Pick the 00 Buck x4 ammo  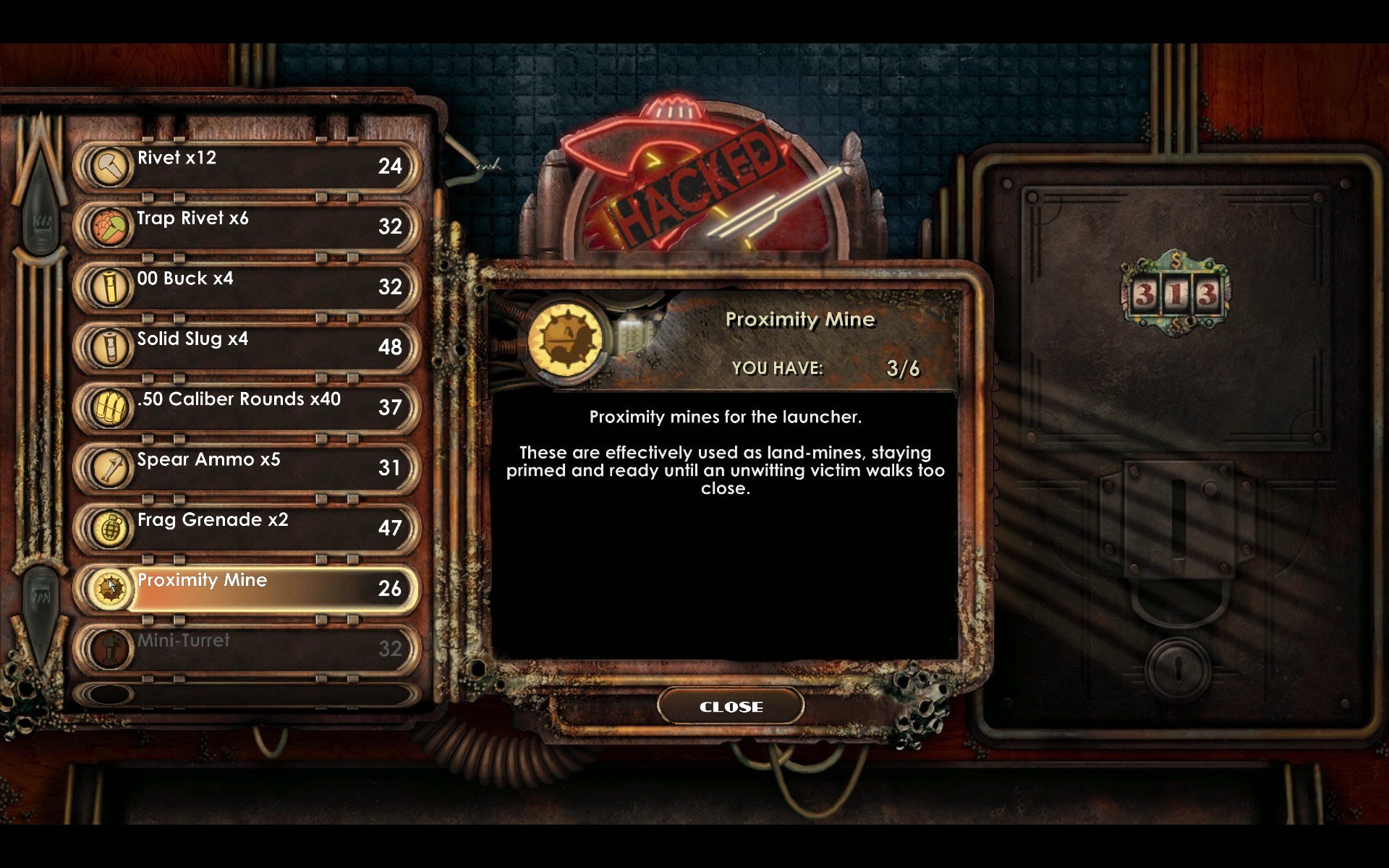246,286
